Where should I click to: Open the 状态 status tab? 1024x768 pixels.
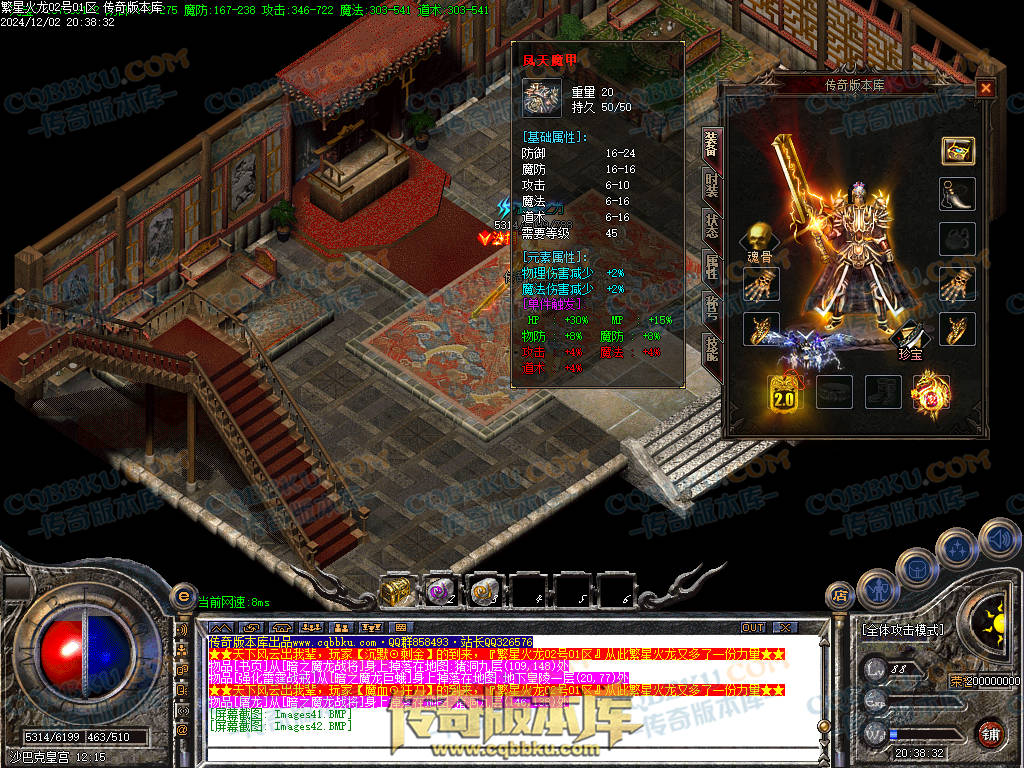pos(711,225)
